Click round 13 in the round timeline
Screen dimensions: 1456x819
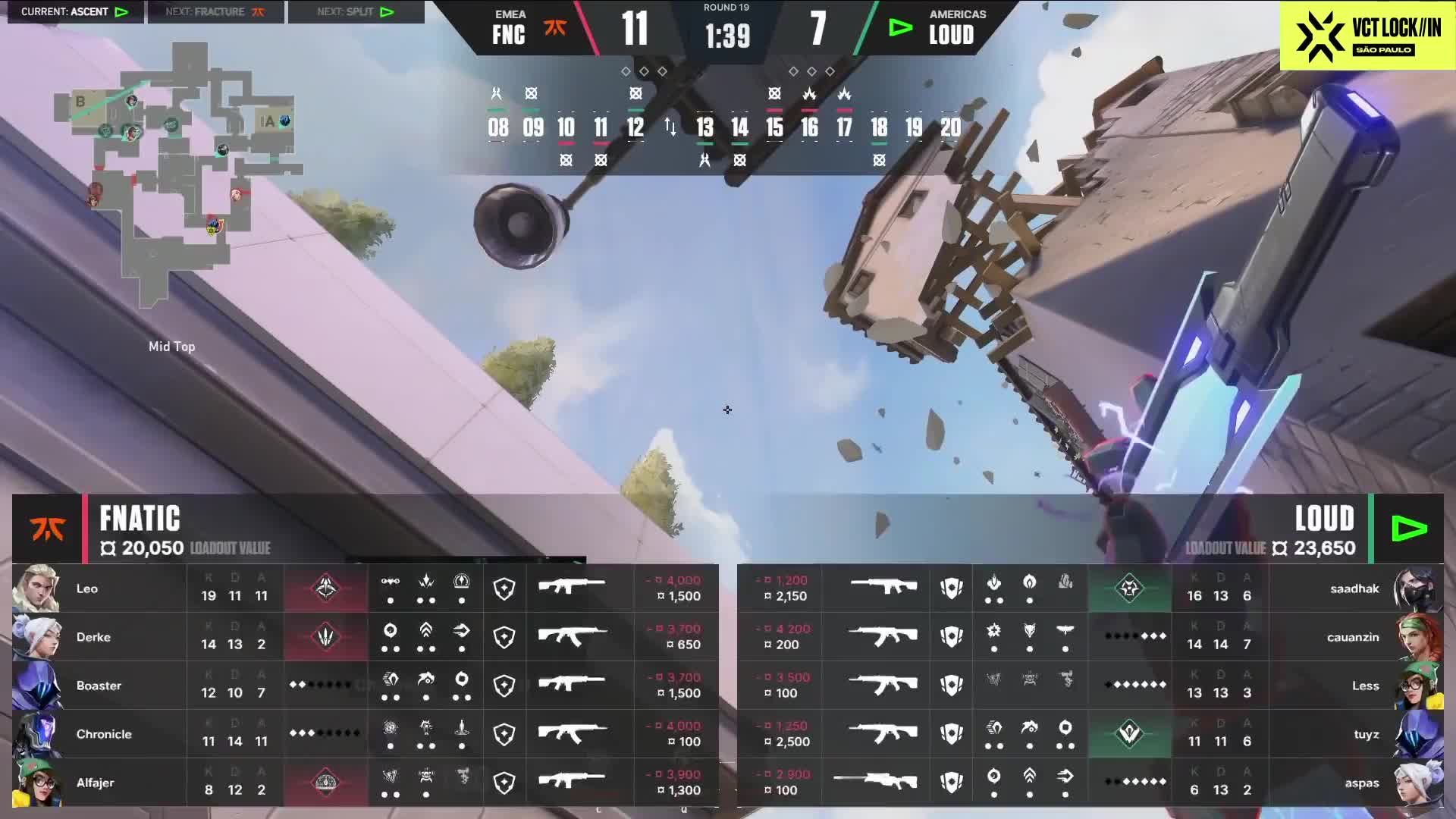pyautogui.click(x=704, y=127)
